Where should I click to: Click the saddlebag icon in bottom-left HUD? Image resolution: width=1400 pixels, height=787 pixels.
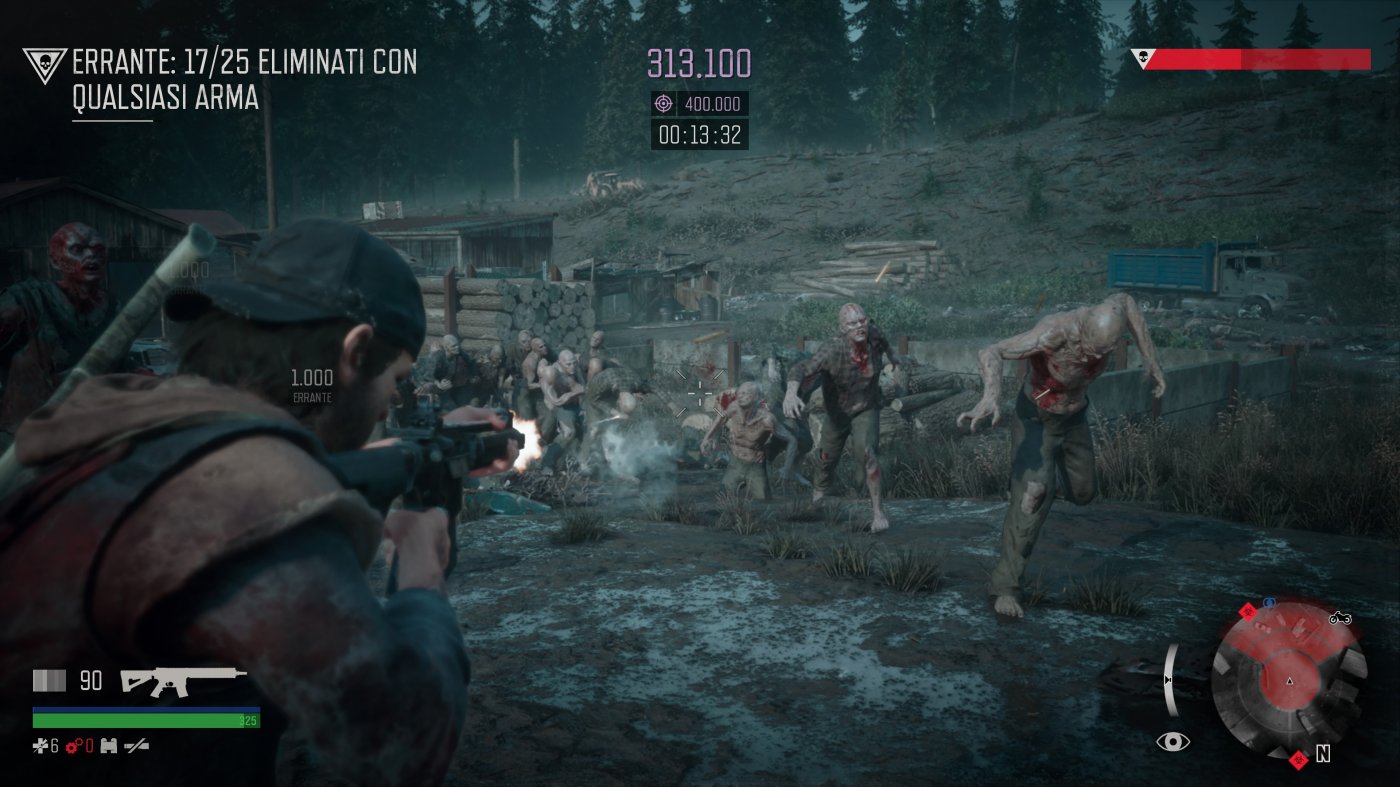coord(107,746)
